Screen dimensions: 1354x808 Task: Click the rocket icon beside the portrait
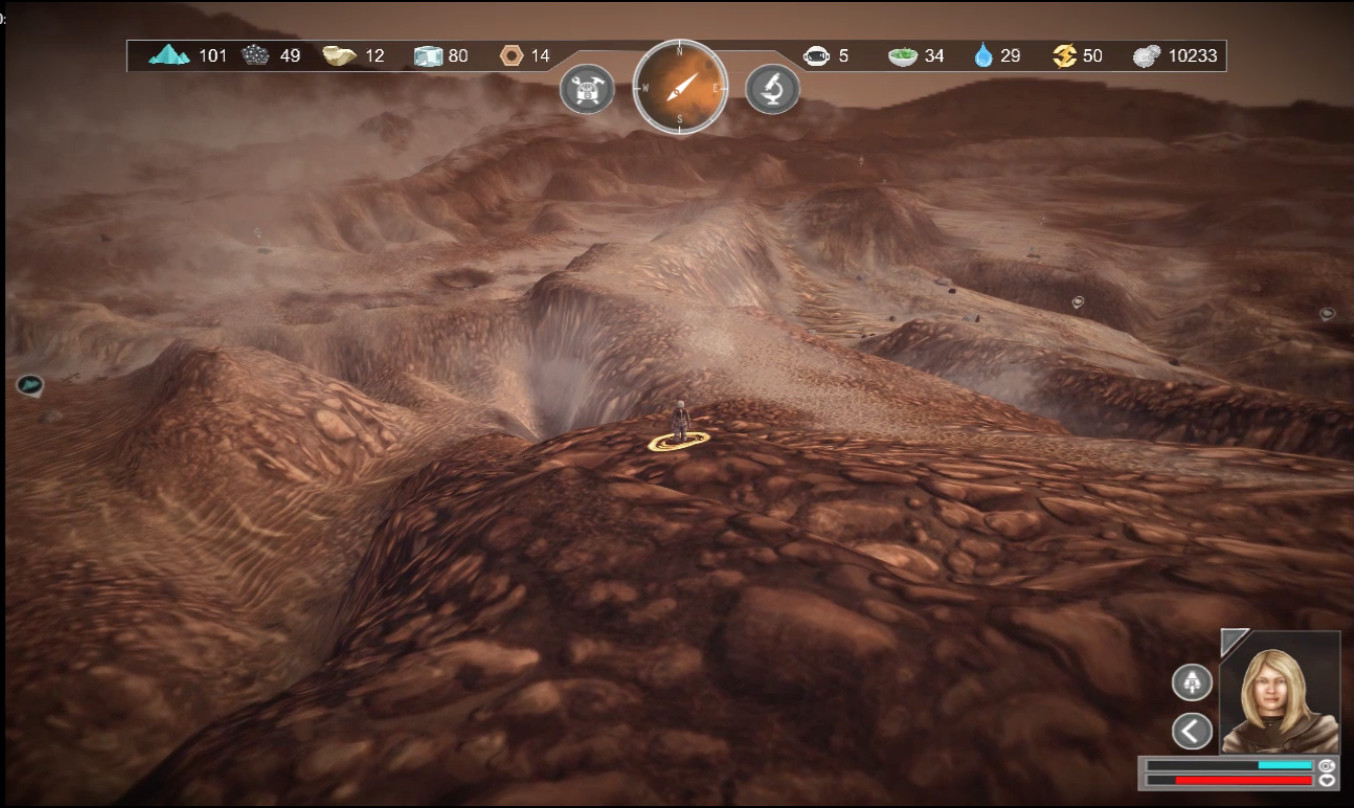tap(1192, 683)
